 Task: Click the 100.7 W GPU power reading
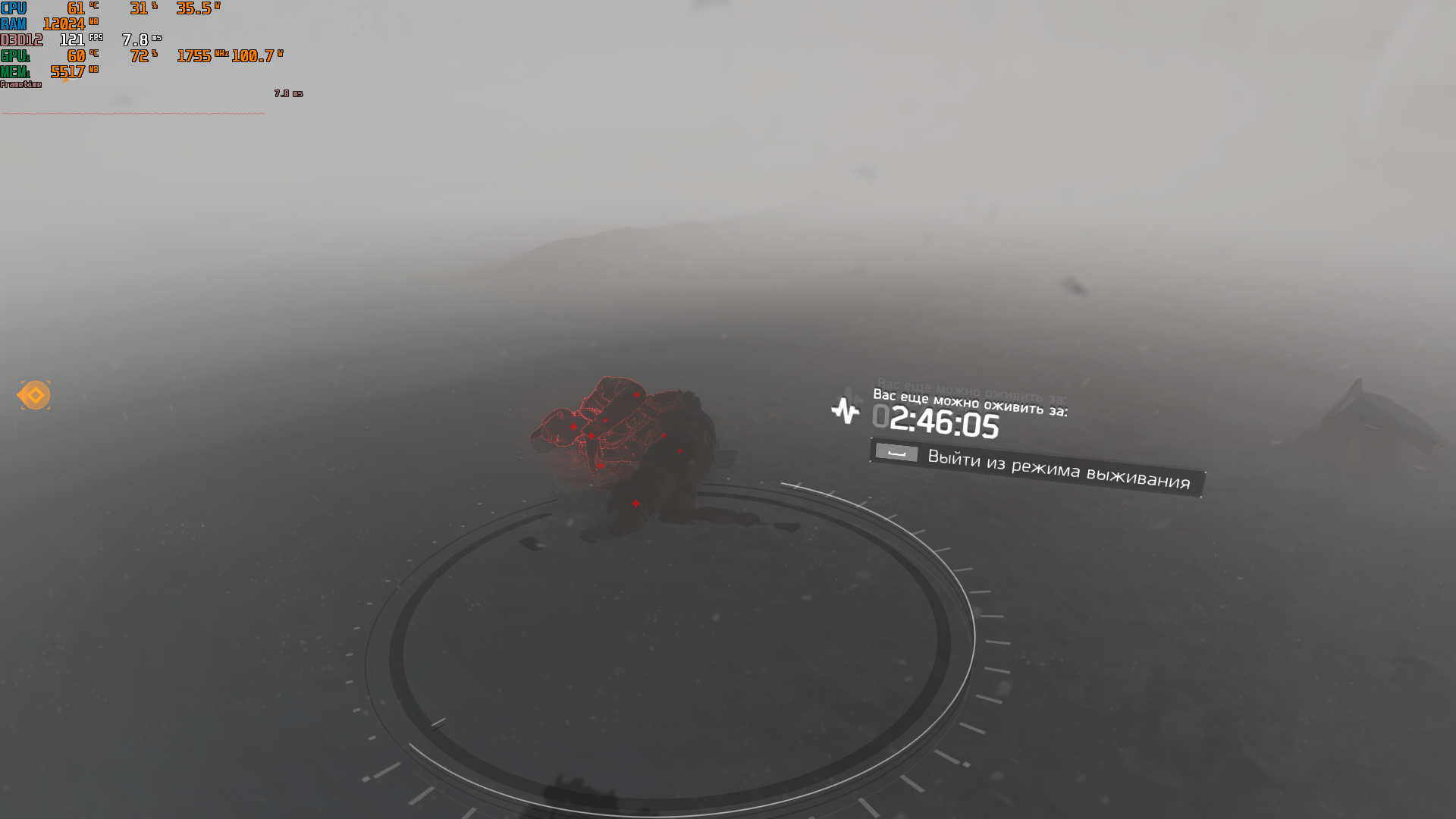(256, 55)
